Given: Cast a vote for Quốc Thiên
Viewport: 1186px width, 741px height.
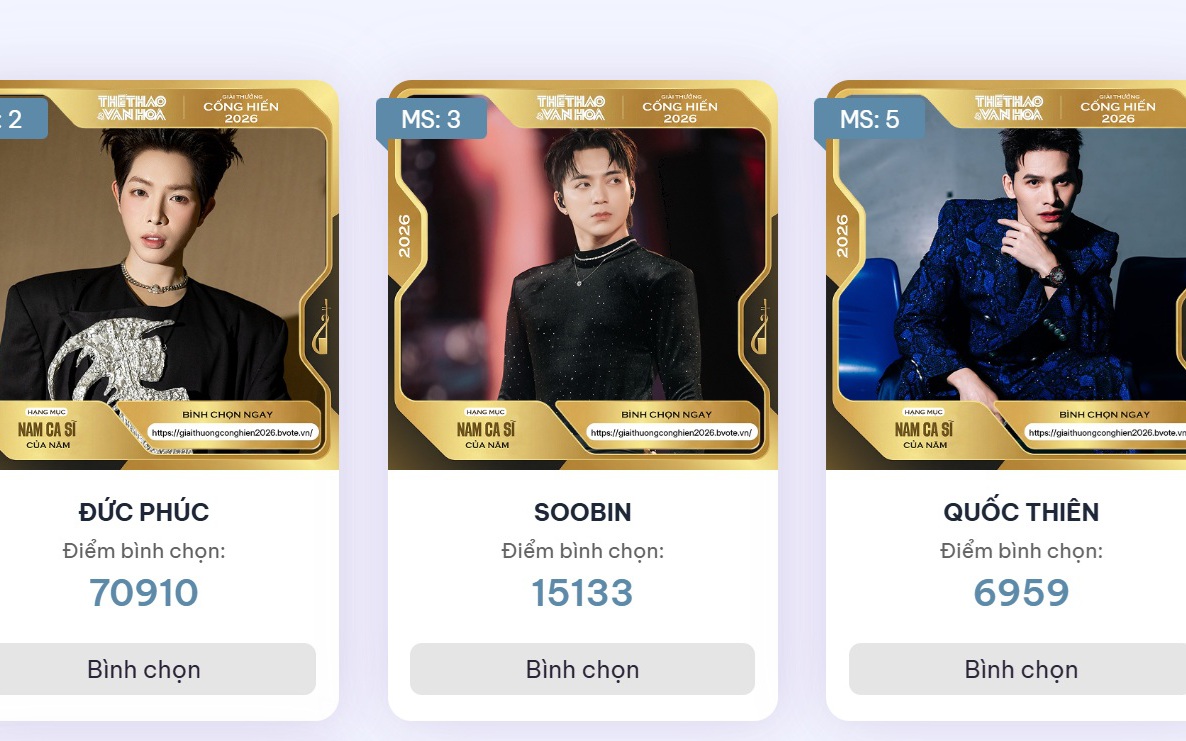Looking at the screenshot, I should pos(1020,669).
